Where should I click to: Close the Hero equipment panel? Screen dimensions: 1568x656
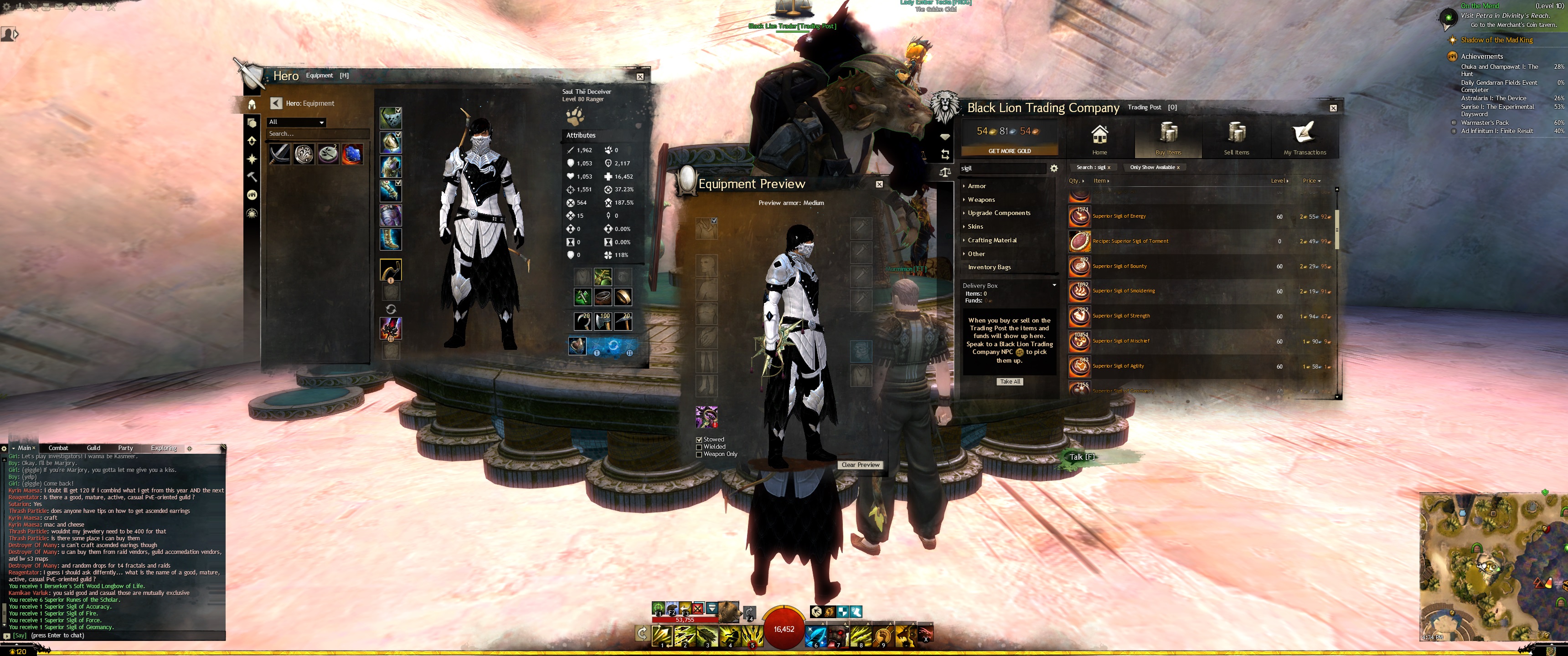tap(640, 77)
